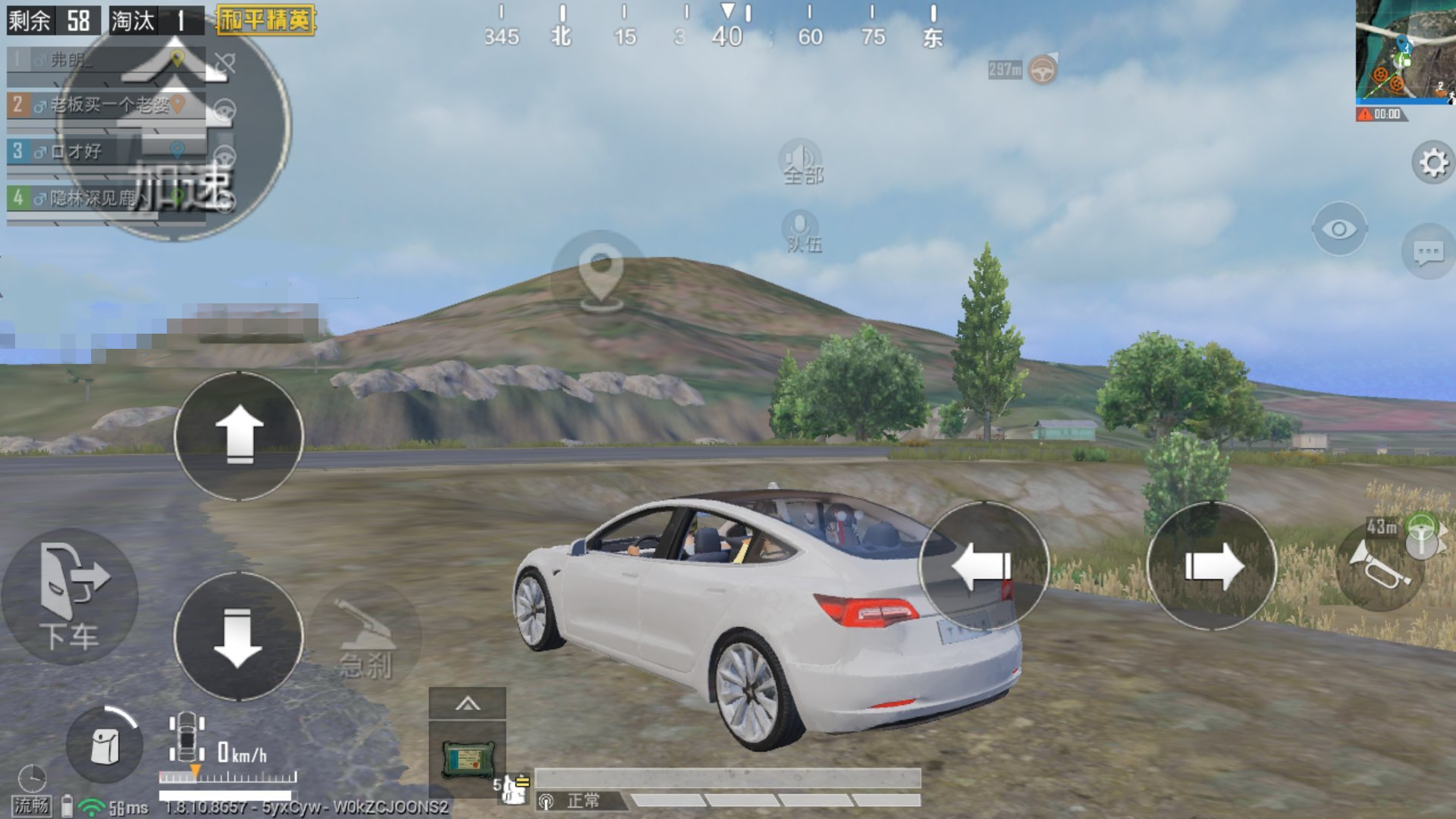Viewport: 1456px width, 819px height.
Task: Tap the reverse down arrow button
Action: (x=239, y=637)
